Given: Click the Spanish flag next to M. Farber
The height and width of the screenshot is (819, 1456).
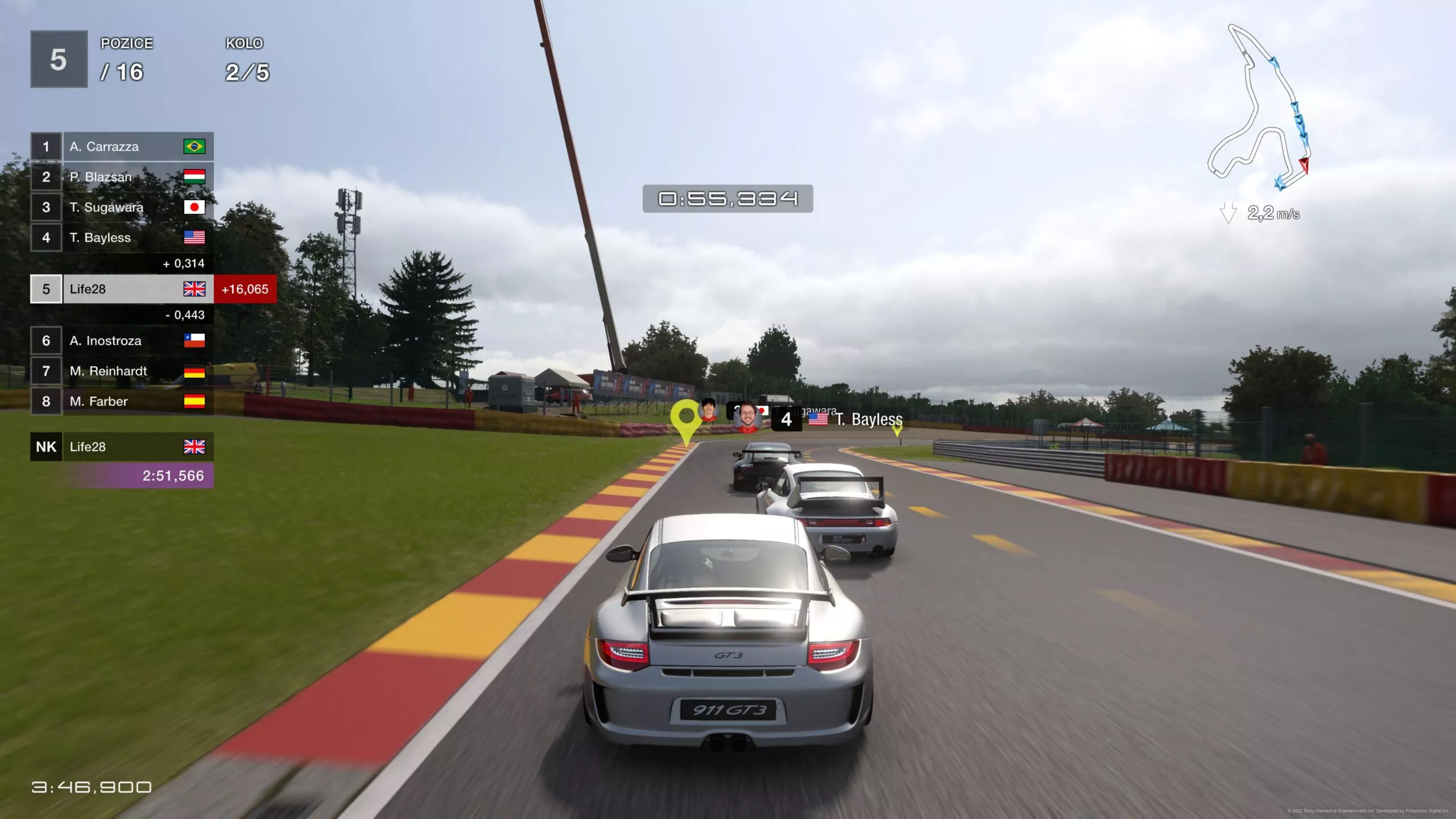Looking at the screenshot, I should pos(195,401).
